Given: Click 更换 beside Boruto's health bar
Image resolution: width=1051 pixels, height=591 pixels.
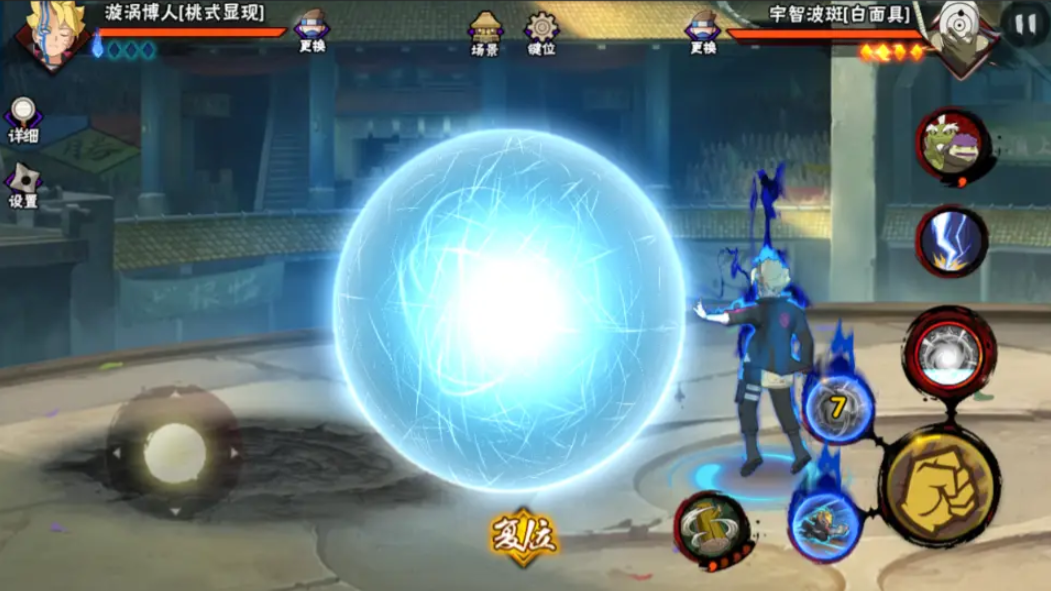Looking at the screenshot, I should click(x=312, y=31).
